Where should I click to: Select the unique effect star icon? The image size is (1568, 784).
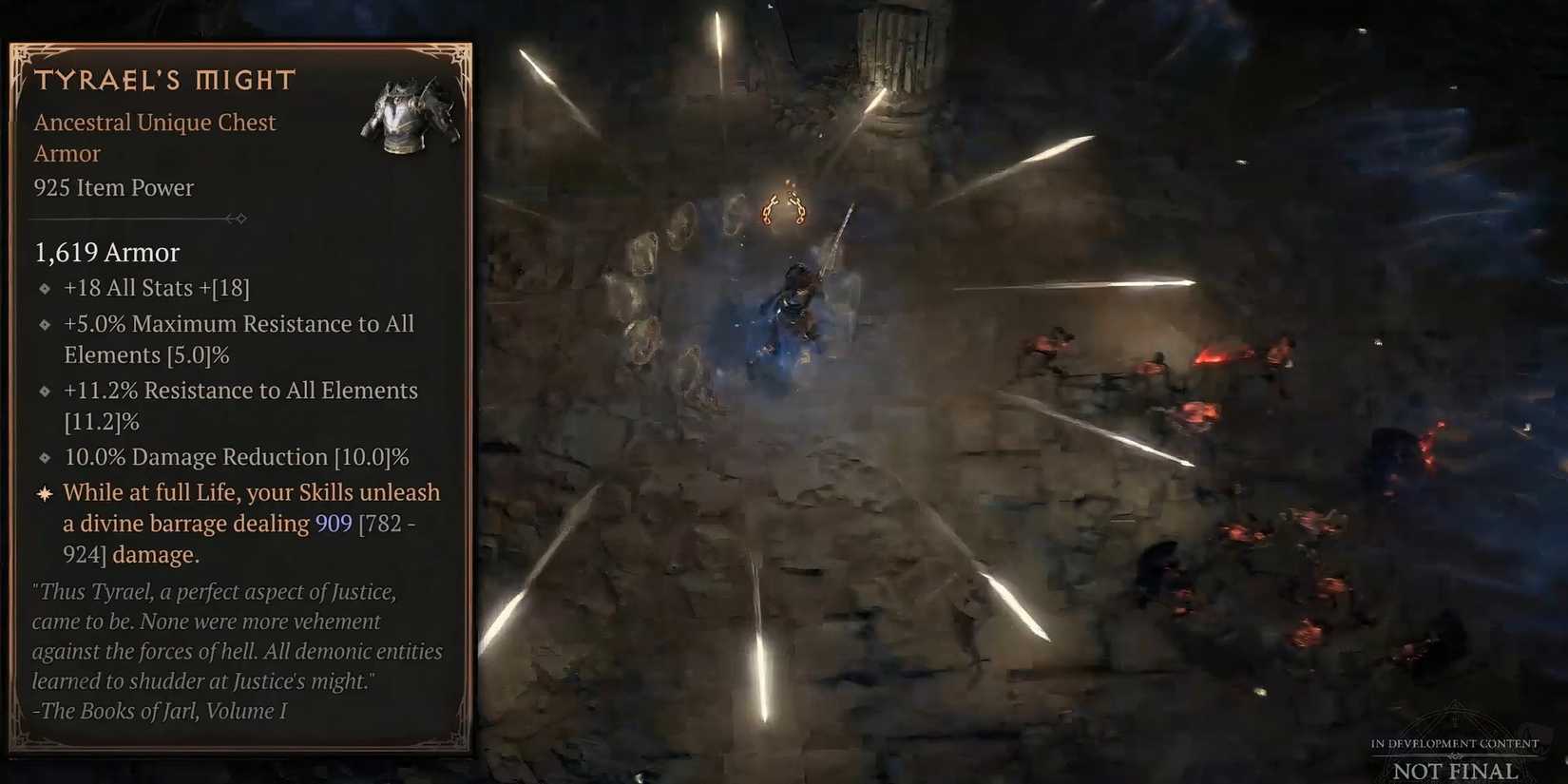click(44, 492)
